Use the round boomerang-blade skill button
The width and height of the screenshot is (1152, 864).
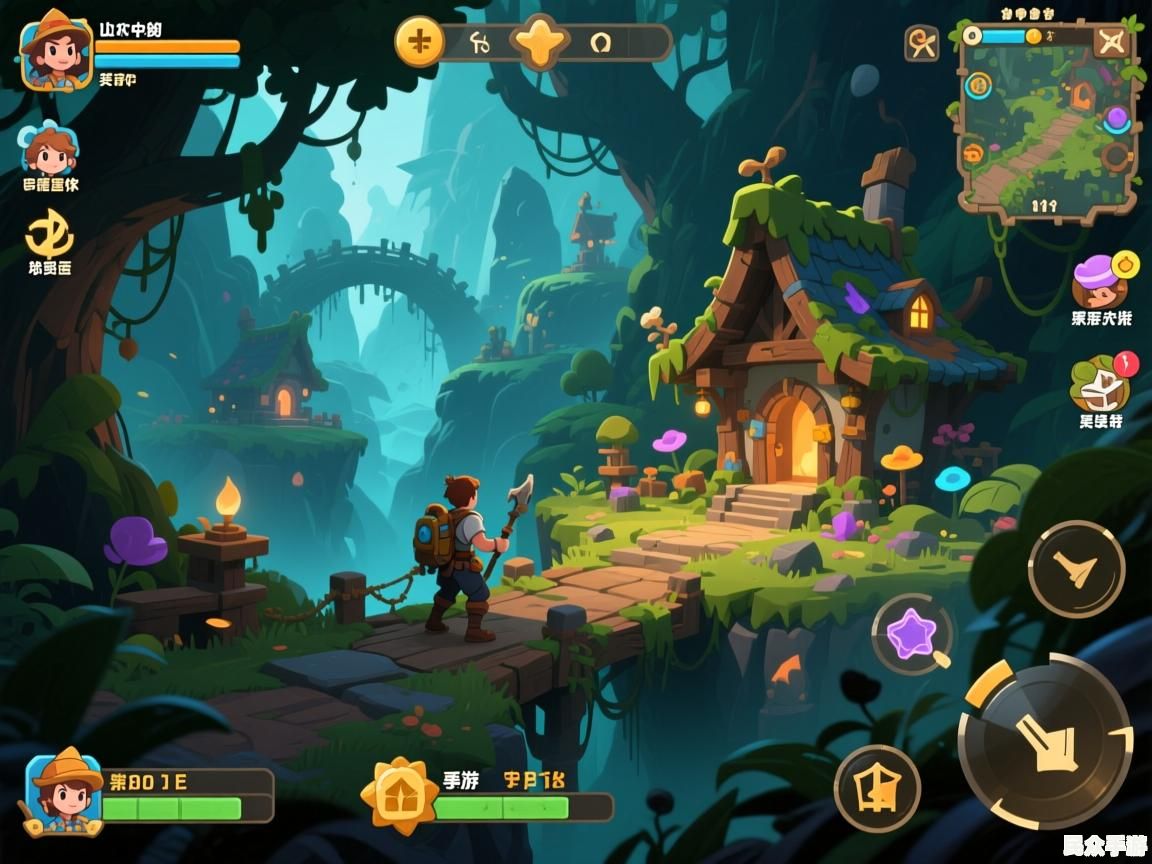(1077, 569)
